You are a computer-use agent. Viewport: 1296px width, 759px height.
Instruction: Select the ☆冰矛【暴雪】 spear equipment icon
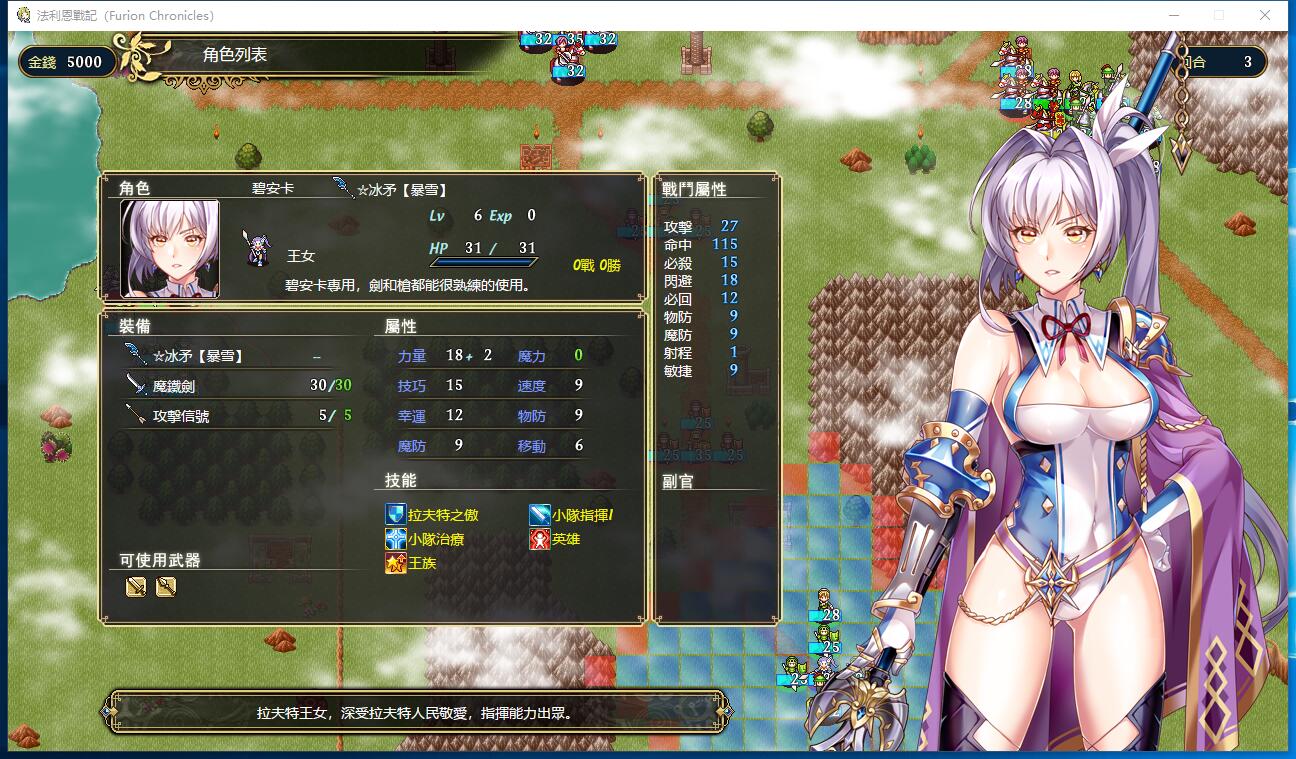point(138,355)
